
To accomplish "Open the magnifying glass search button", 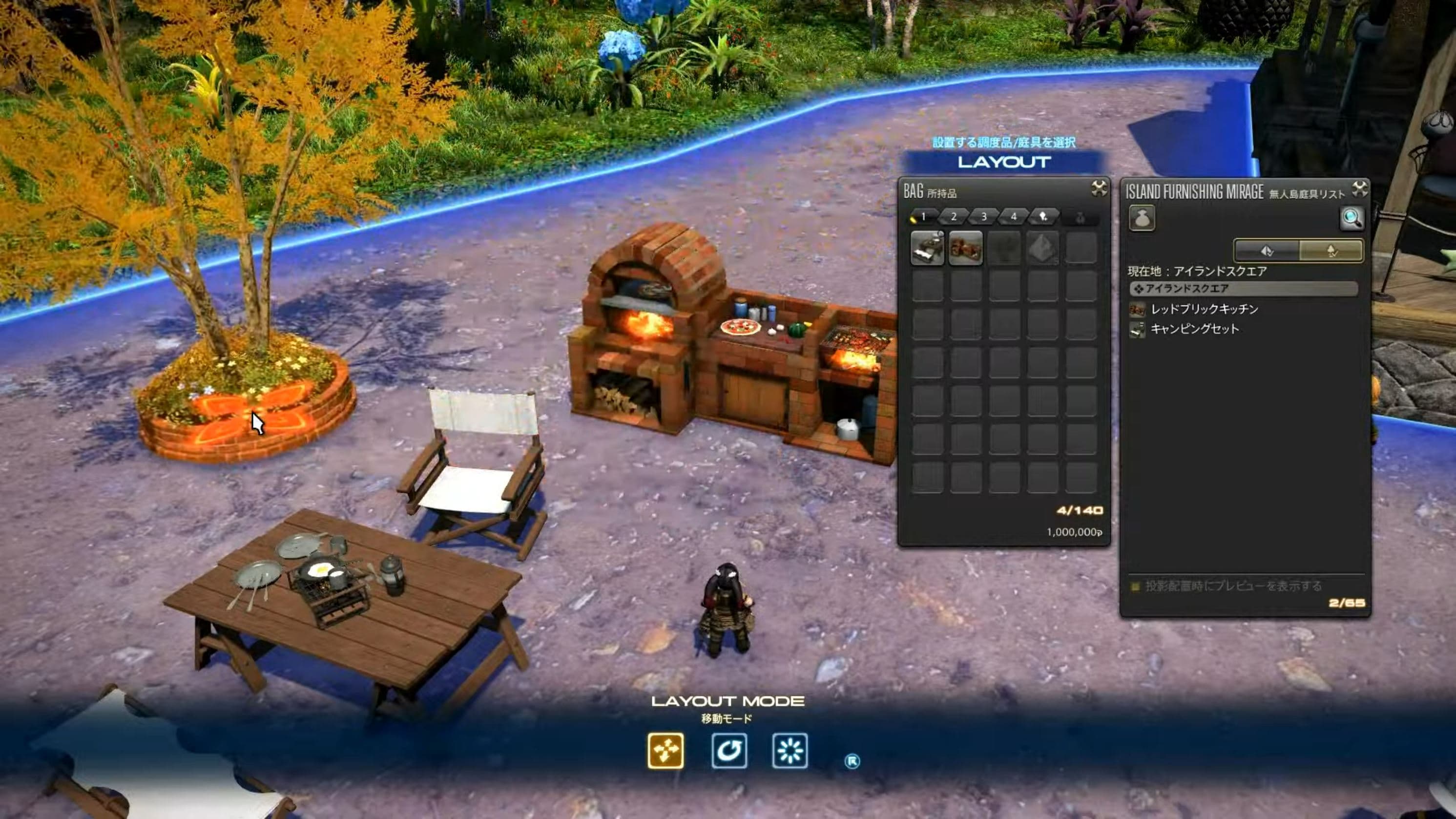I will click(x=1352, y=218).
